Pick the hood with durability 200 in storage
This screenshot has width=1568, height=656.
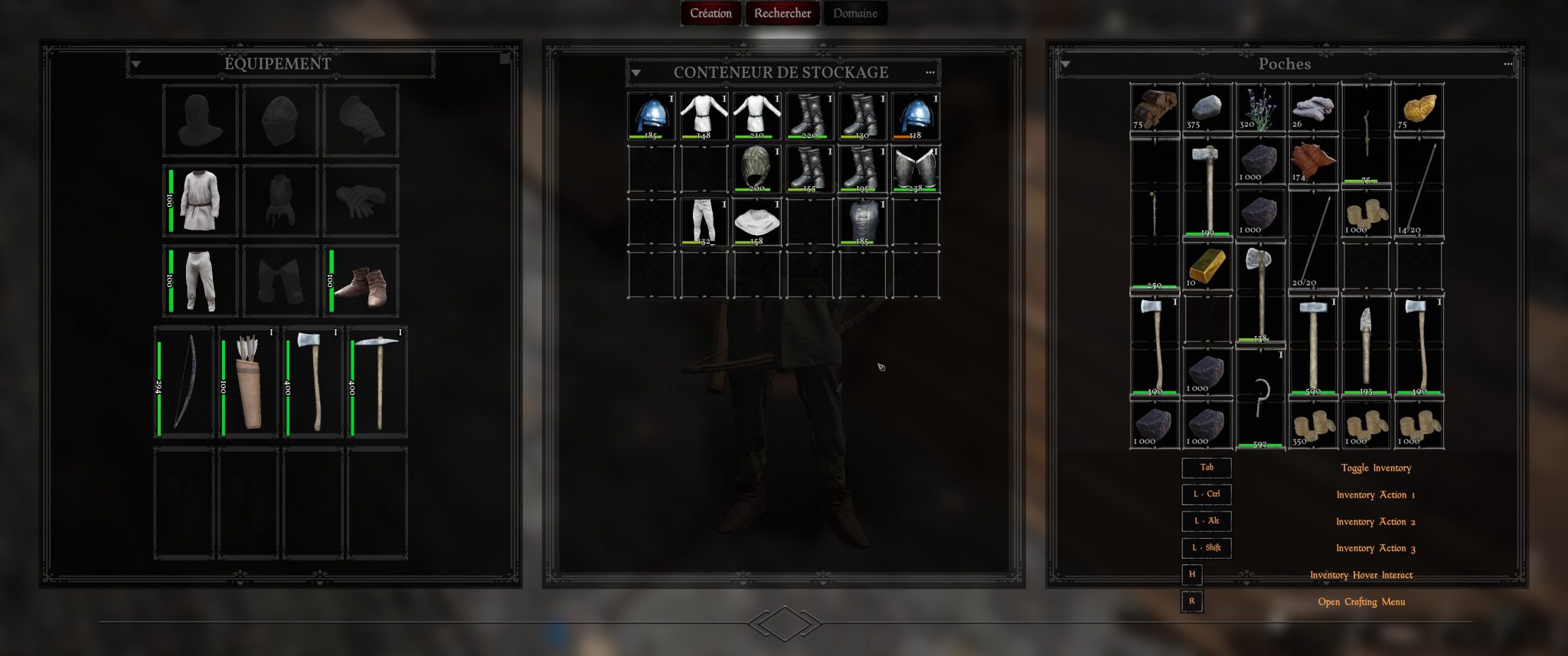tap(756, 168)
